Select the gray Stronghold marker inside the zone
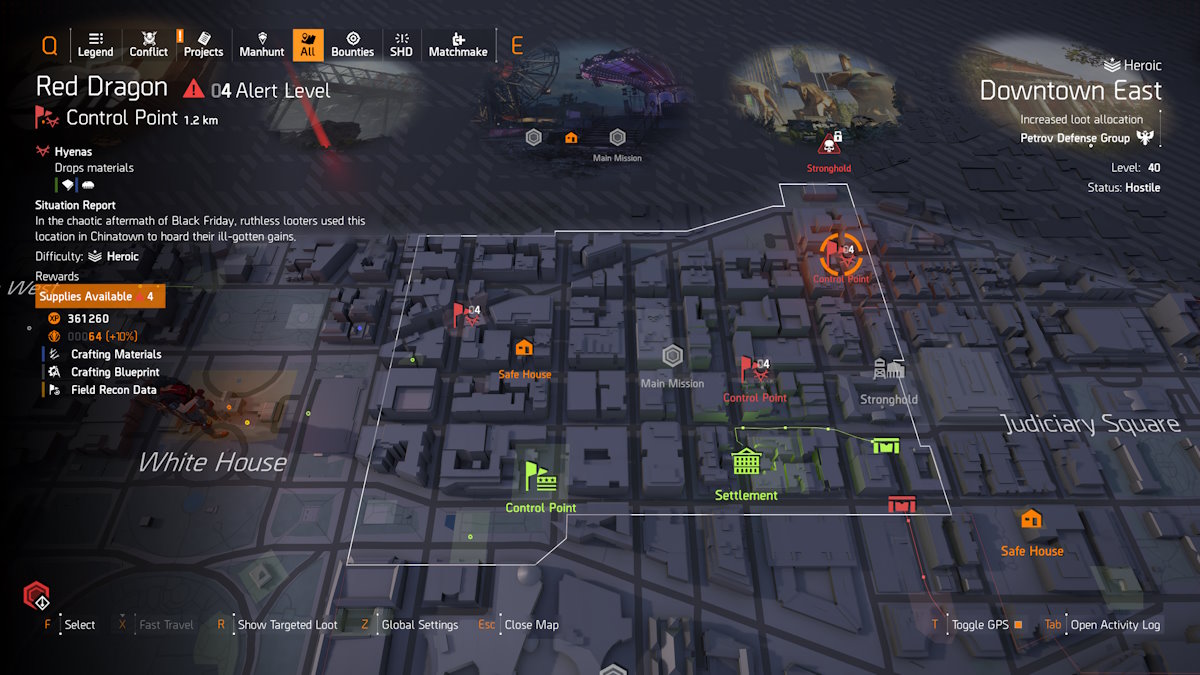 tap(888, 370)
